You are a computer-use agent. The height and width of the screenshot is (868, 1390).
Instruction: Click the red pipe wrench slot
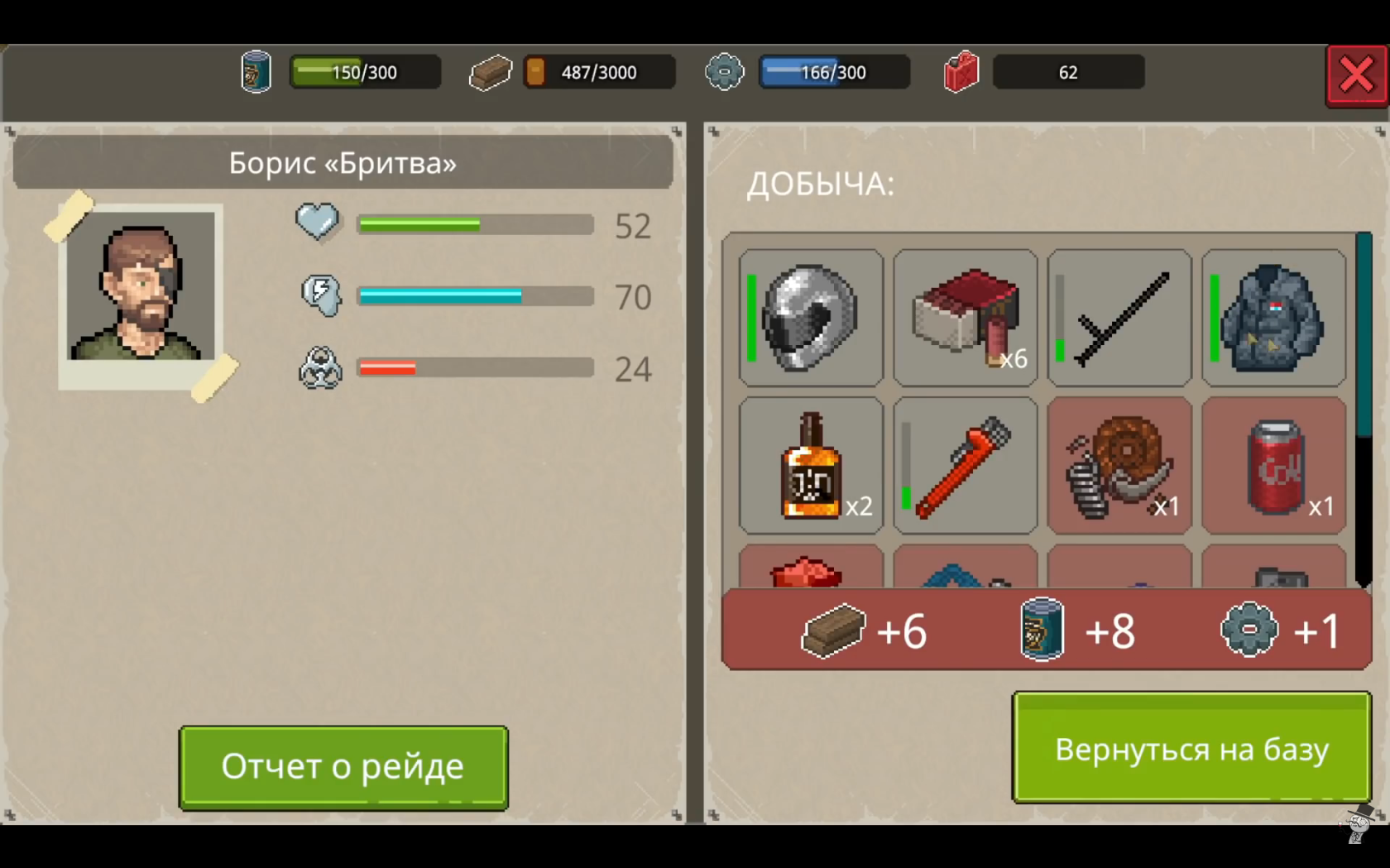click(966, 466)
